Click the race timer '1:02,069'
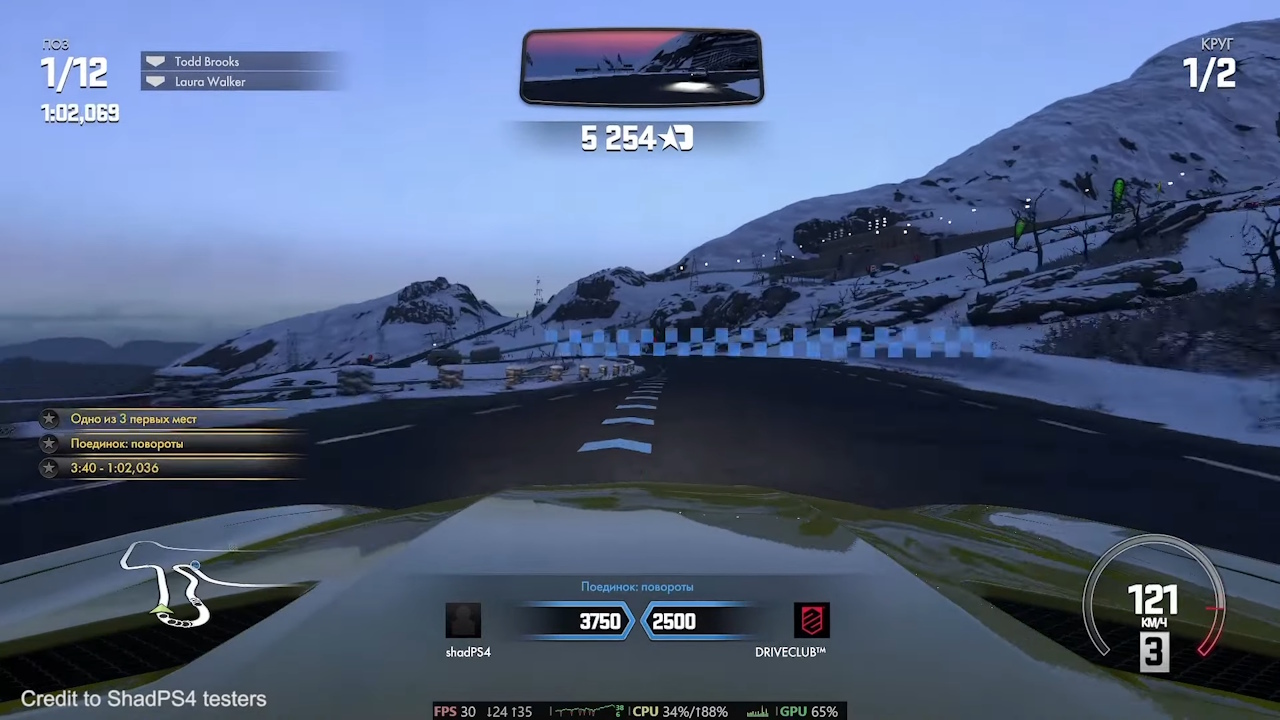This screenshot has height=720, width=1280. point(78,113)
